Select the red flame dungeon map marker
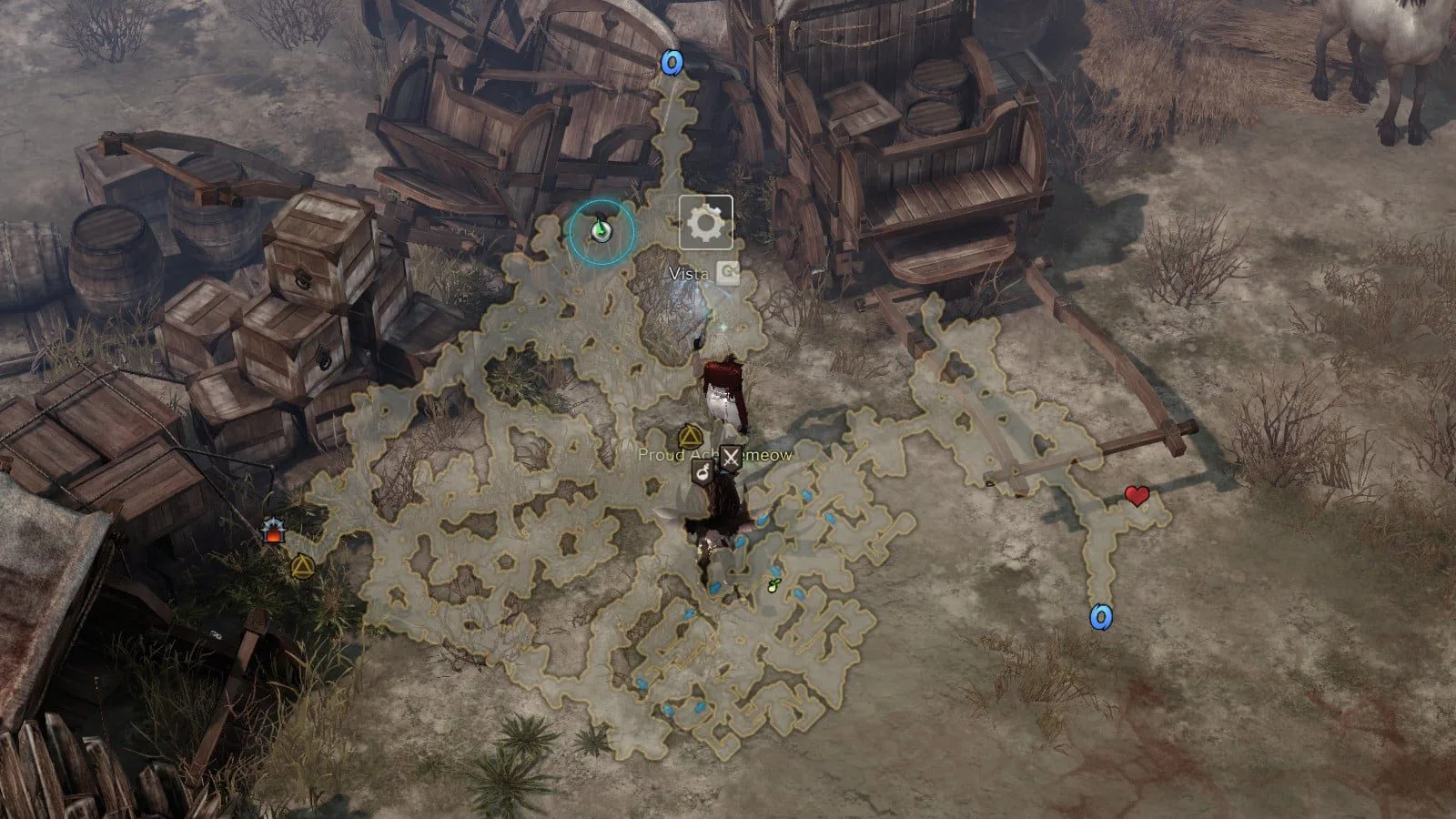This screenshot has width=1456, height=819. tap(271, 531)
